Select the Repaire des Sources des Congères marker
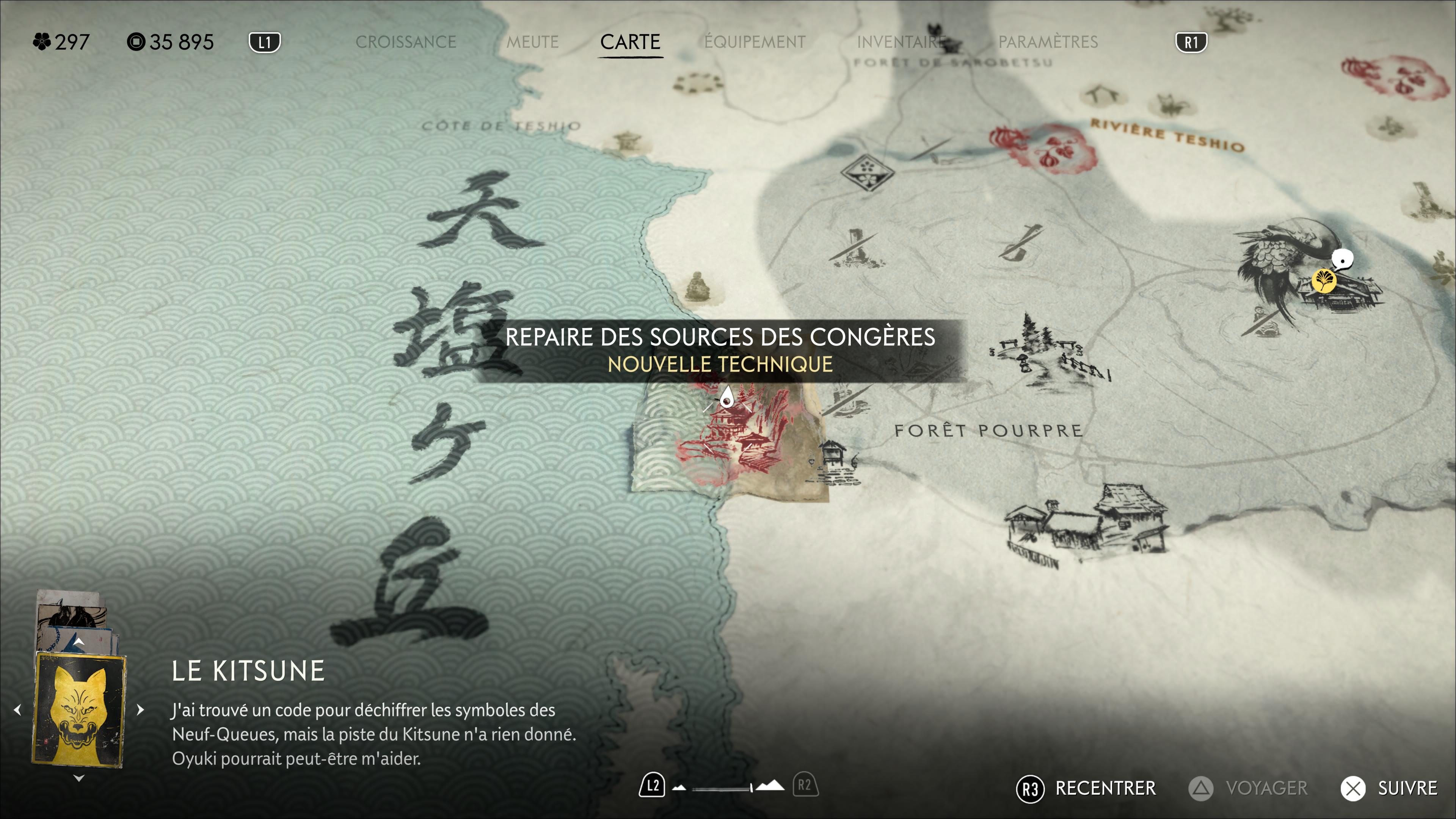 (727, 398)
